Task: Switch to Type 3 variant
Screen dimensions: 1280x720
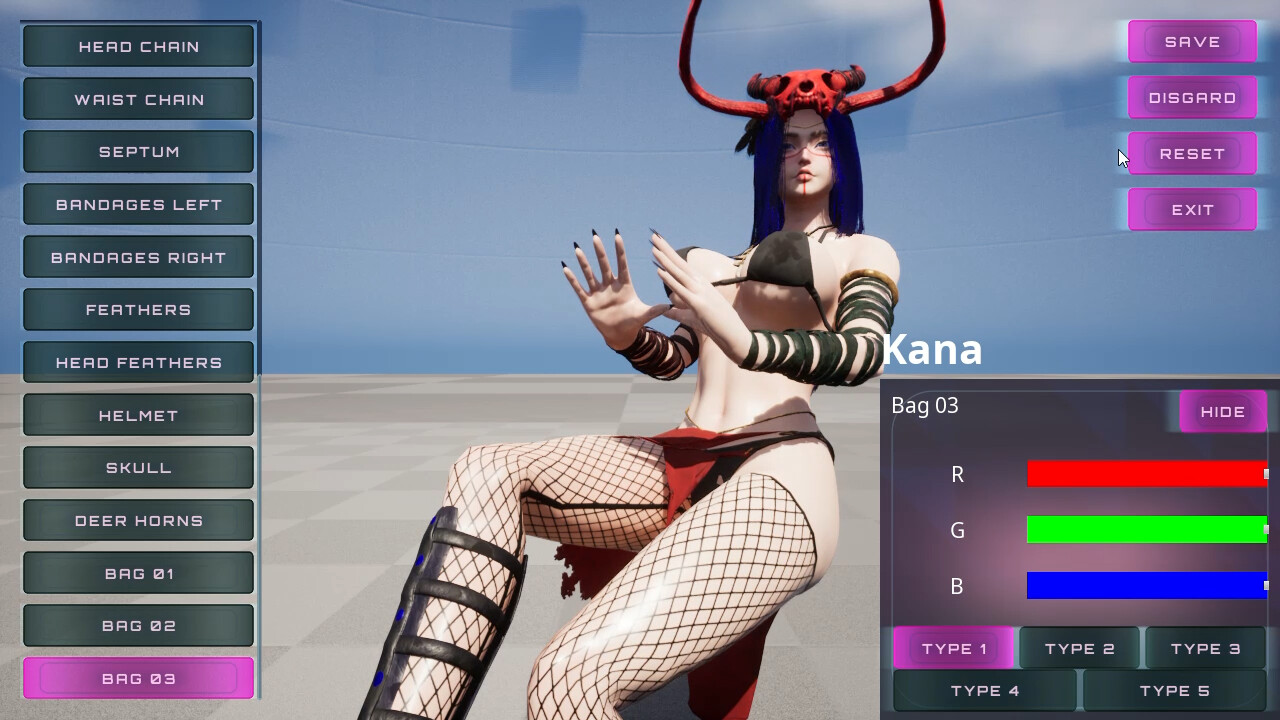Action: (1205, 649)
